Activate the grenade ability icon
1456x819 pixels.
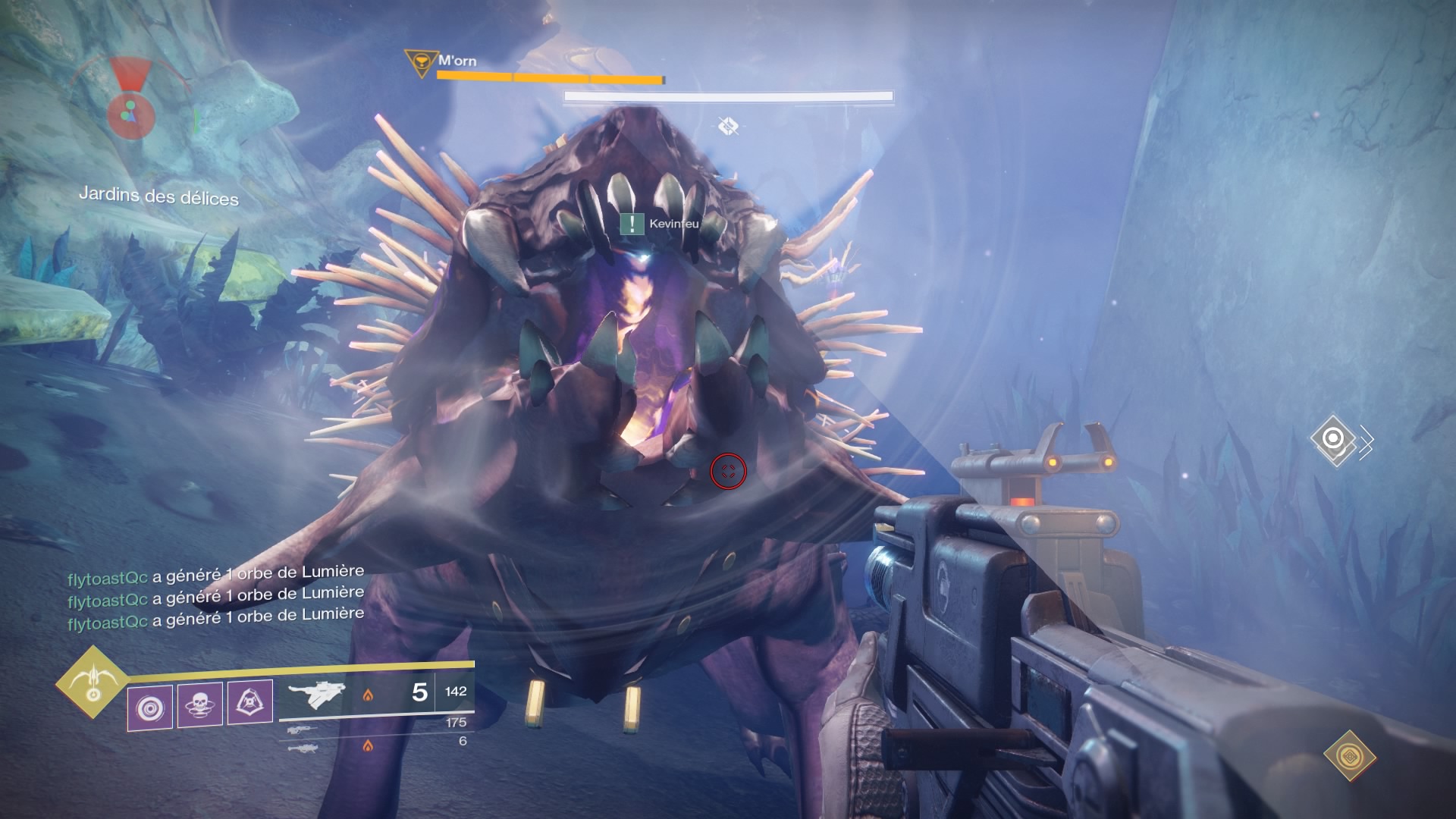[149, 708]
